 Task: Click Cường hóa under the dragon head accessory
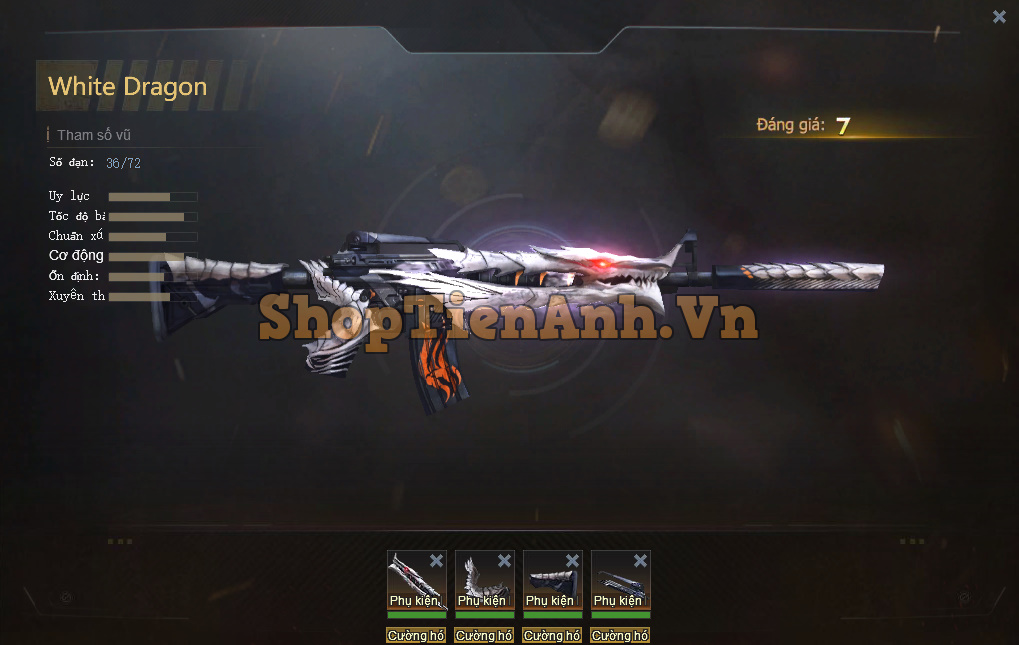point(416,636)
